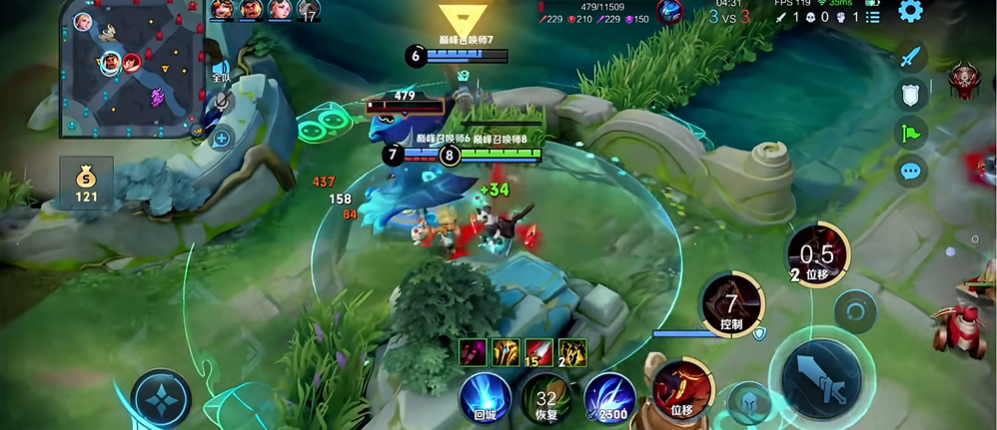Send the sword attack signal
This screenshot has width=997, height=430.
[x=909, y=57]
